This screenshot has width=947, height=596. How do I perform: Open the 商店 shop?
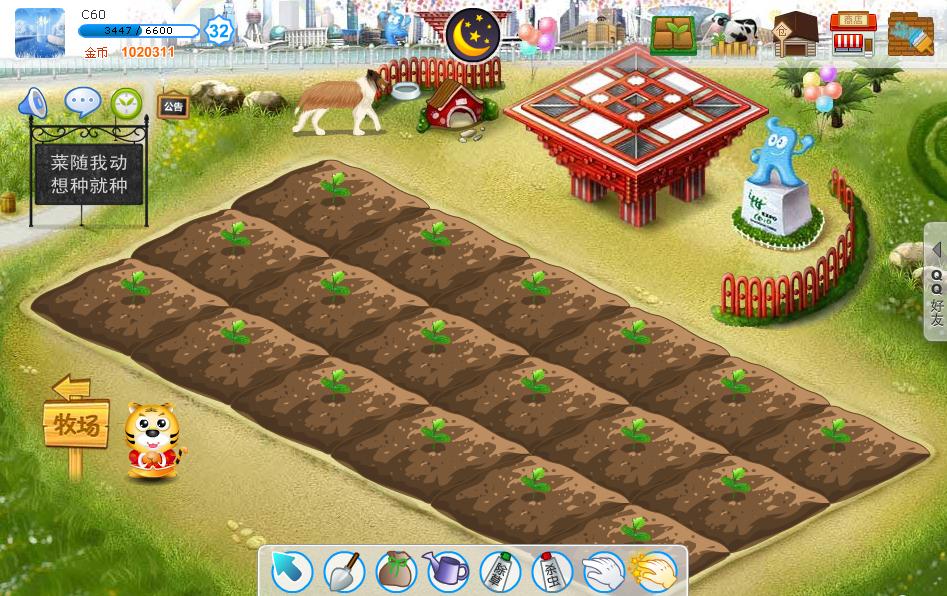[x=852, y=34]
